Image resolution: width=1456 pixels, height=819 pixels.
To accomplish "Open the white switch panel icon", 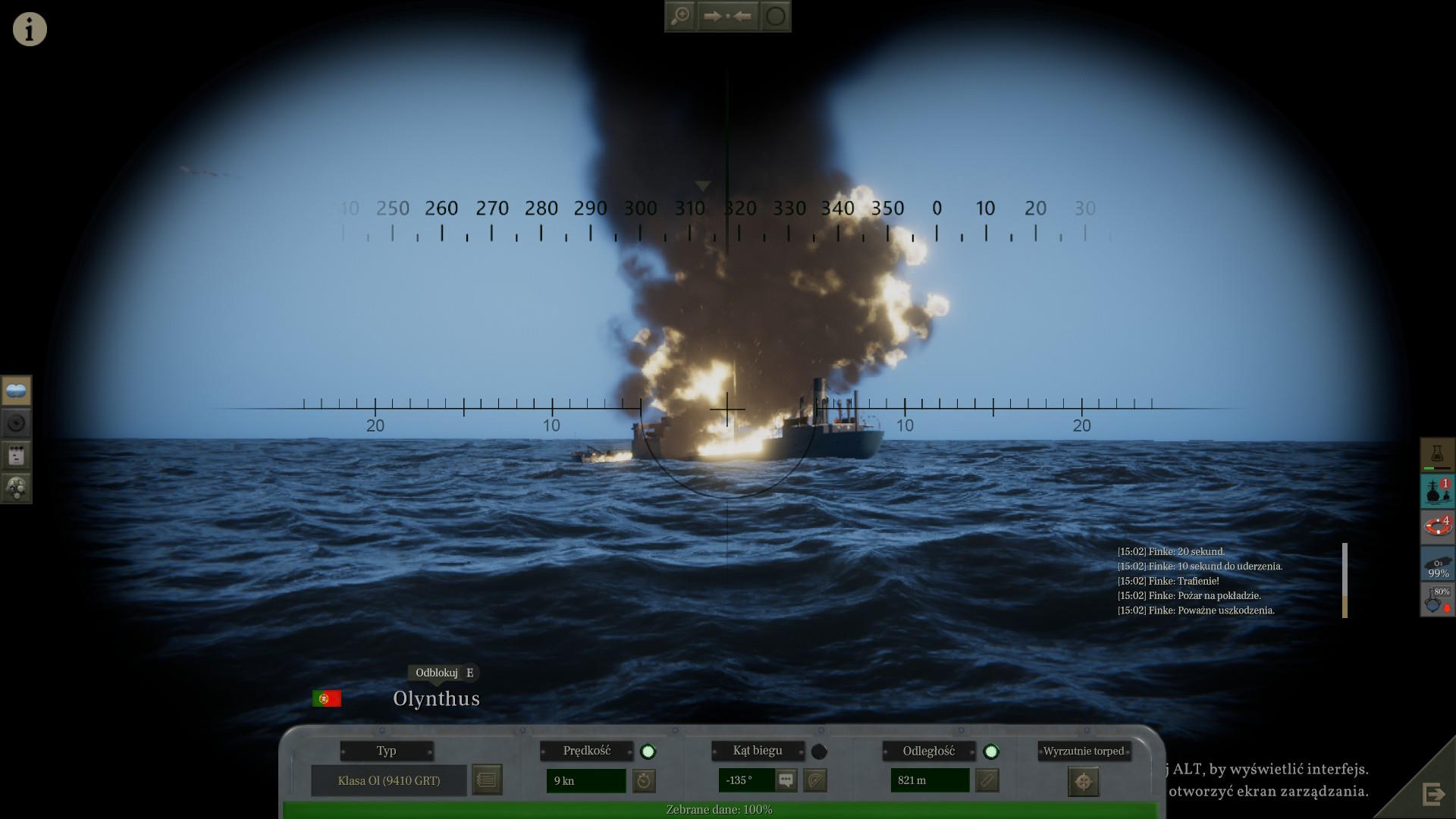I will [16, 455].
